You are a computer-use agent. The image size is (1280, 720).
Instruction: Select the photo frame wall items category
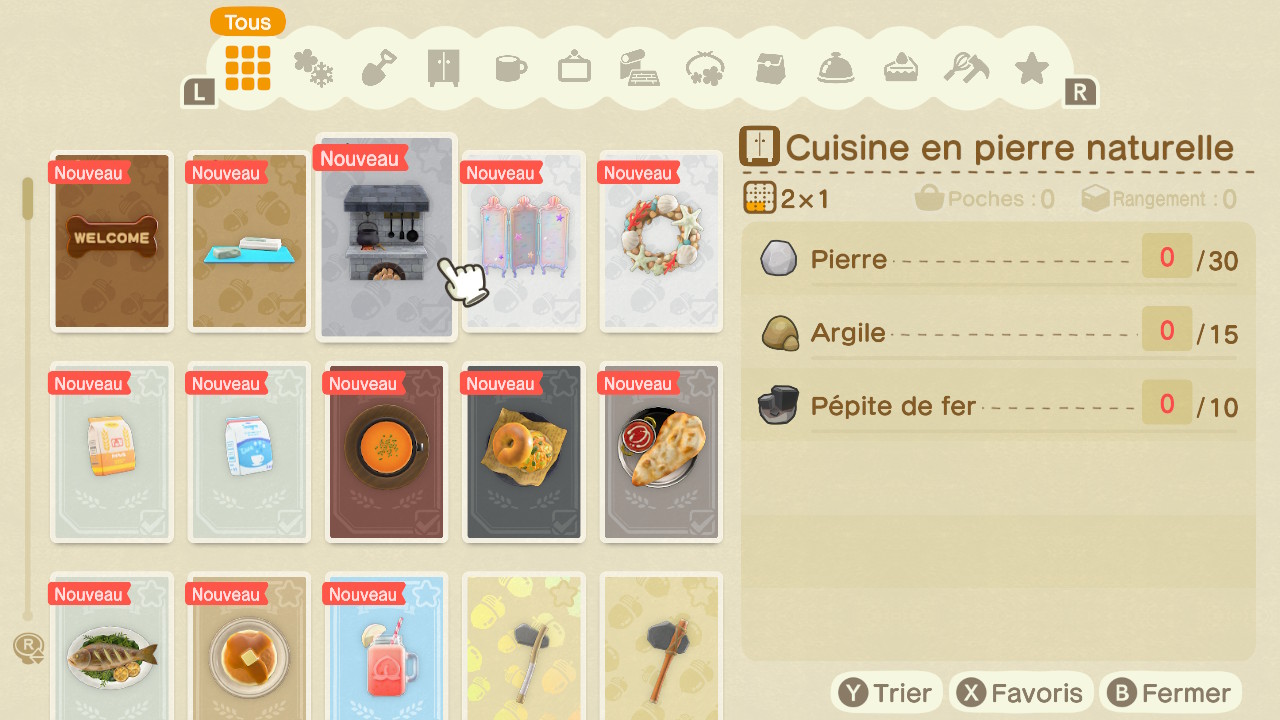(573, 68)
